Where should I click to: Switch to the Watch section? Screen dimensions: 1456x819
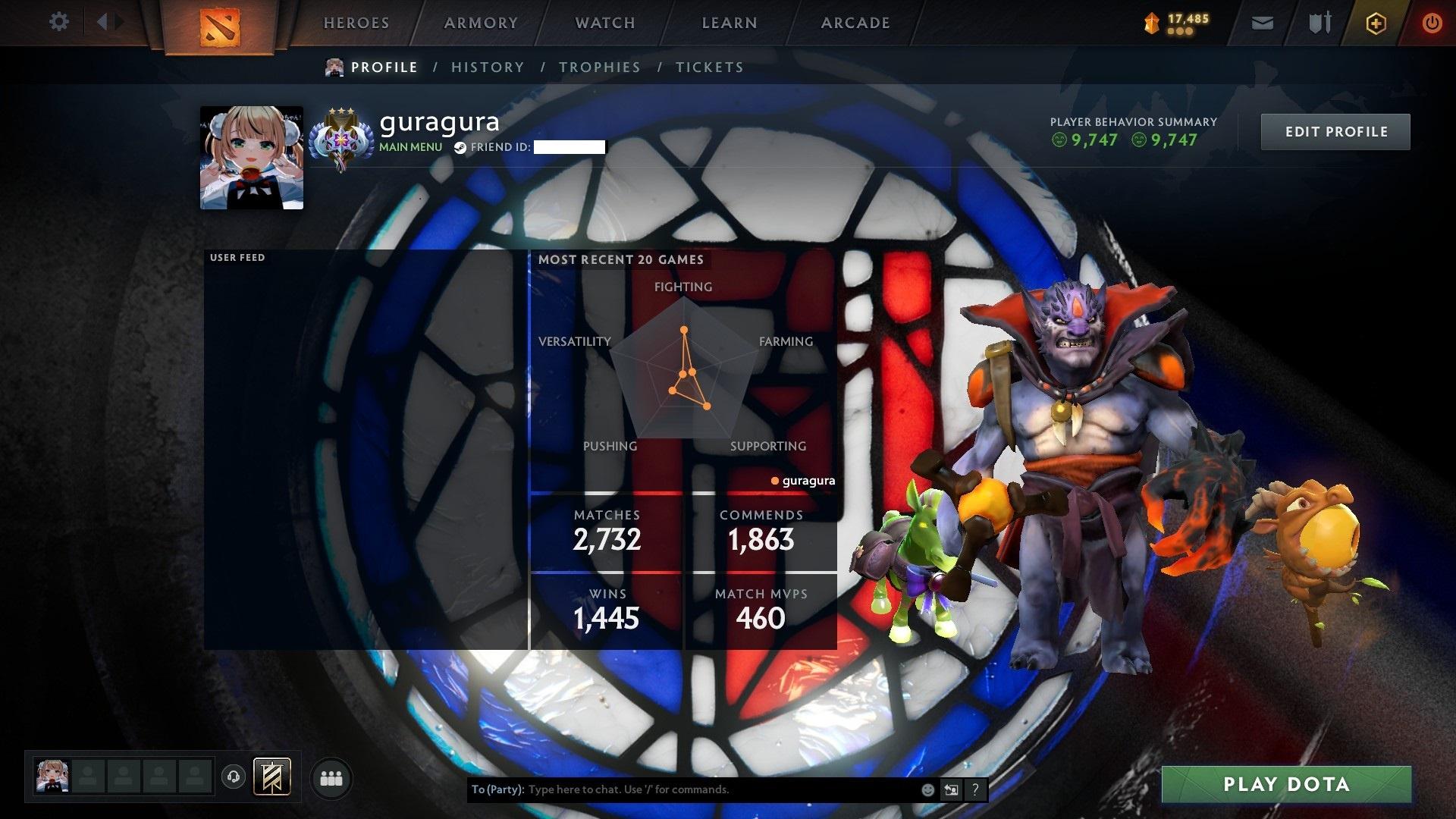605,23
